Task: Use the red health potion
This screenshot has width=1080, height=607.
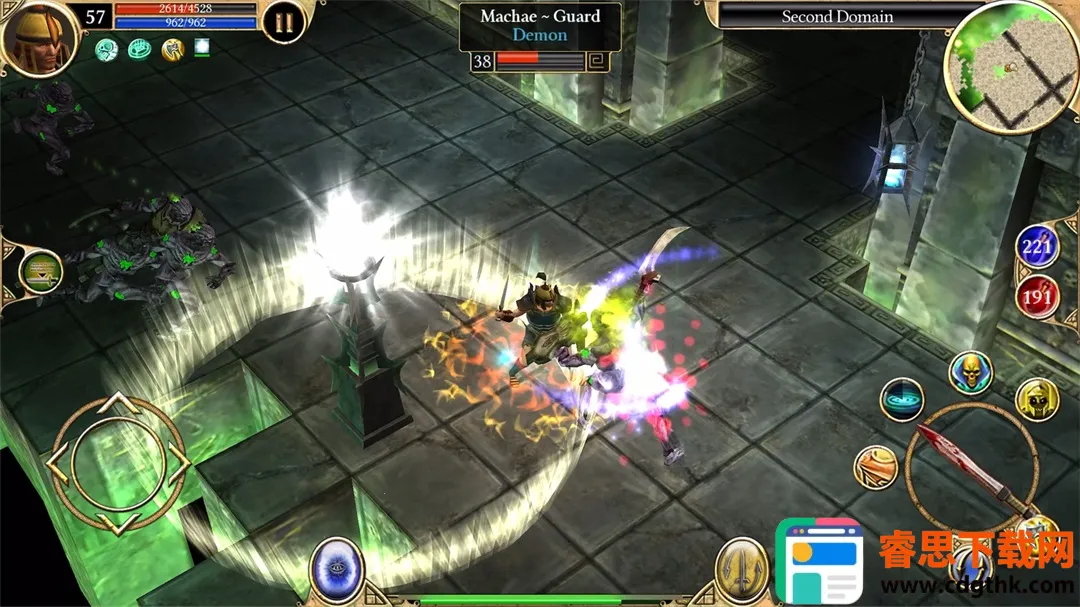Action: pos(1037,297)
